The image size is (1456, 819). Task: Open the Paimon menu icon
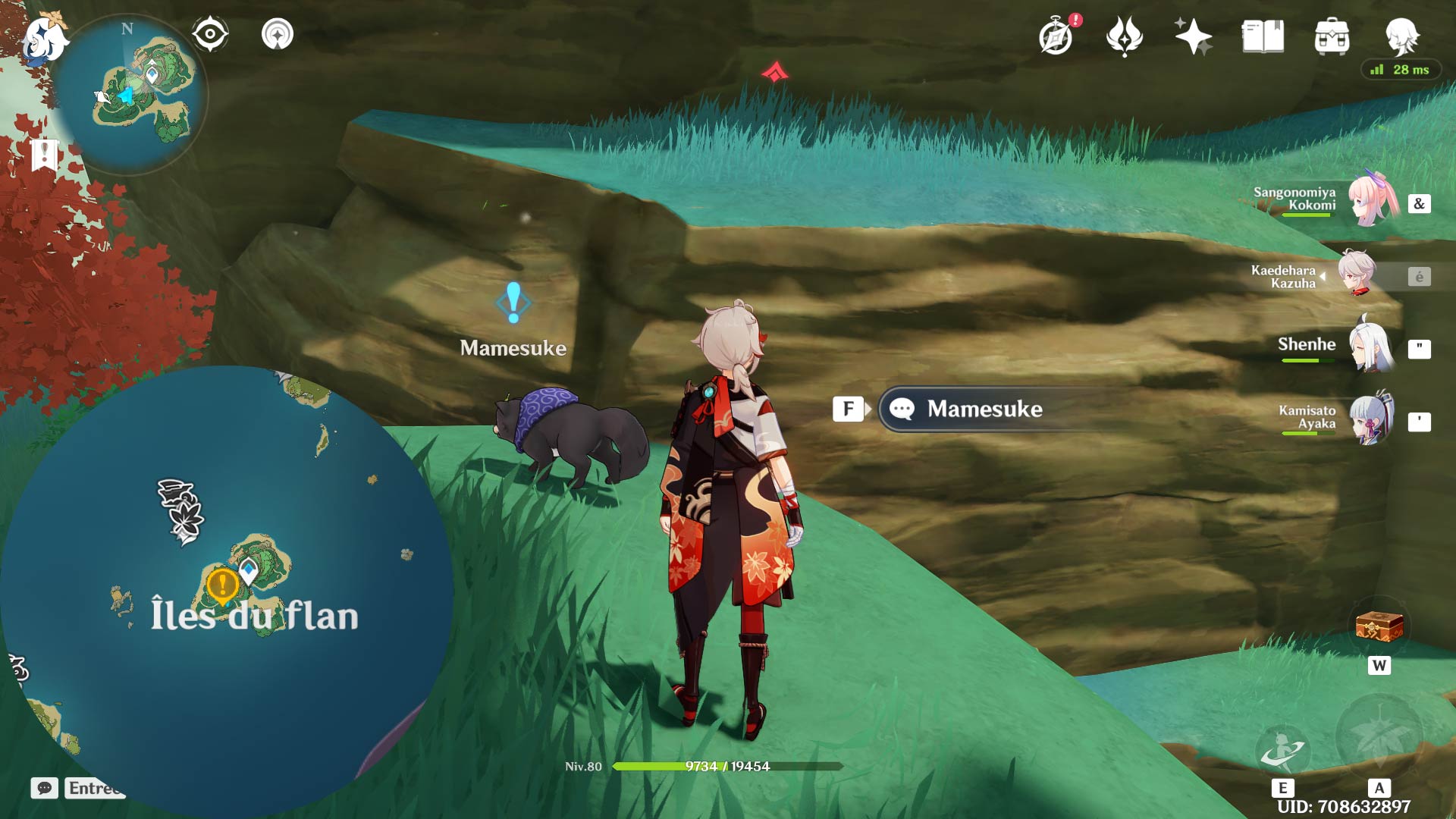pyautogui.click(x=44, y=39)
